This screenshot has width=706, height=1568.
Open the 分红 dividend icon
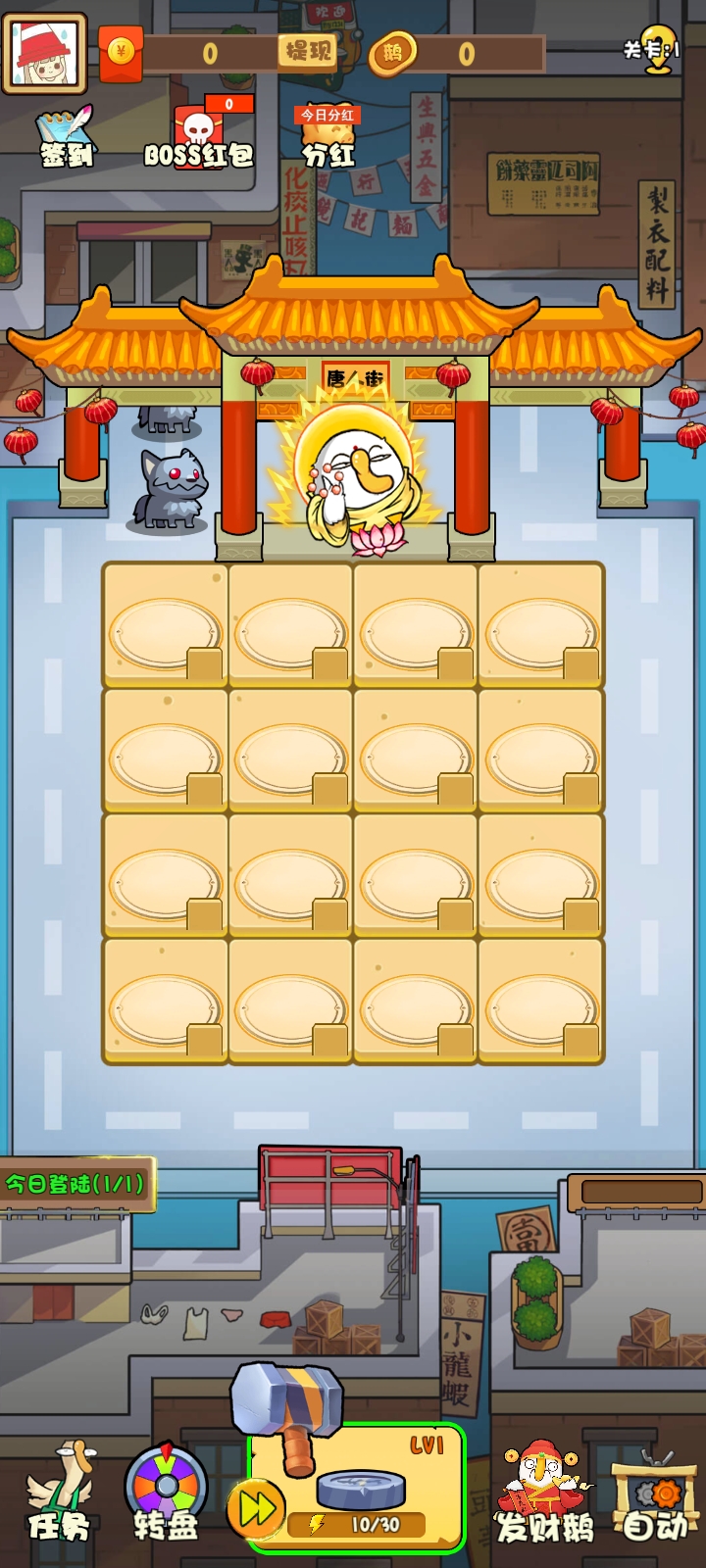[328, 137]
